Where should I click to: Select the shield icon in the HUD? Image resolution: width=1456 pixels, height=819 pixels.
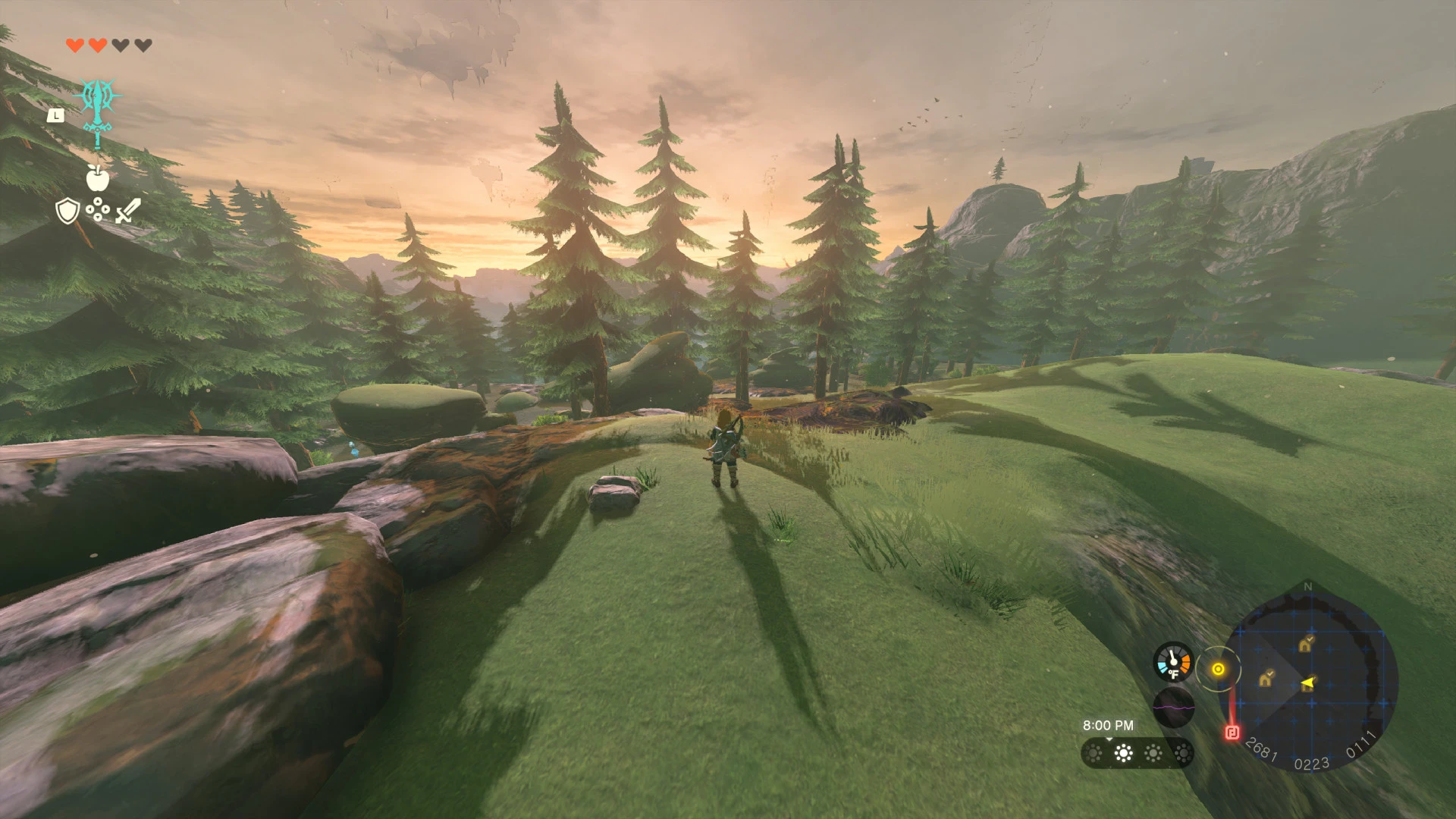67,210
